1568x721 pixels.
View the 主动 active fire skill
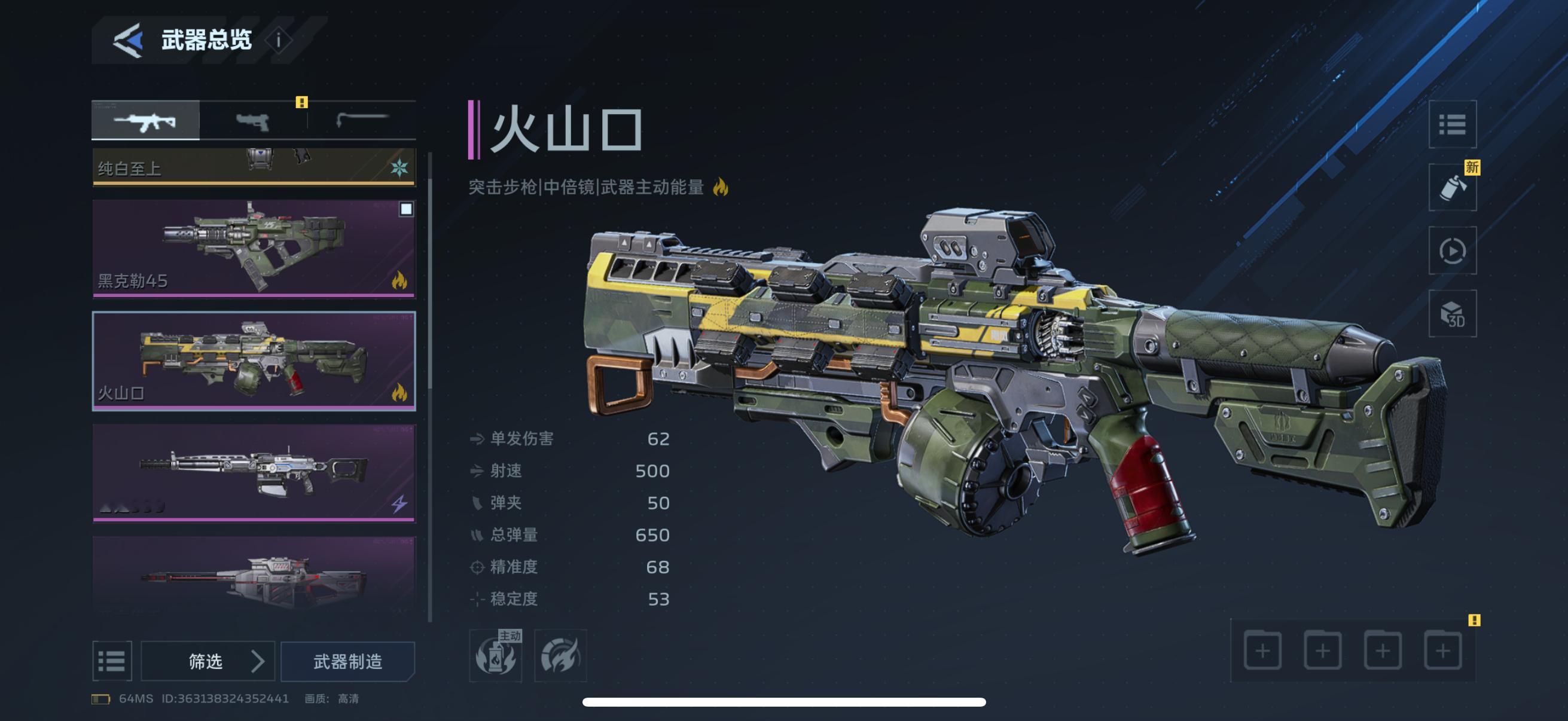coord(496,656)
